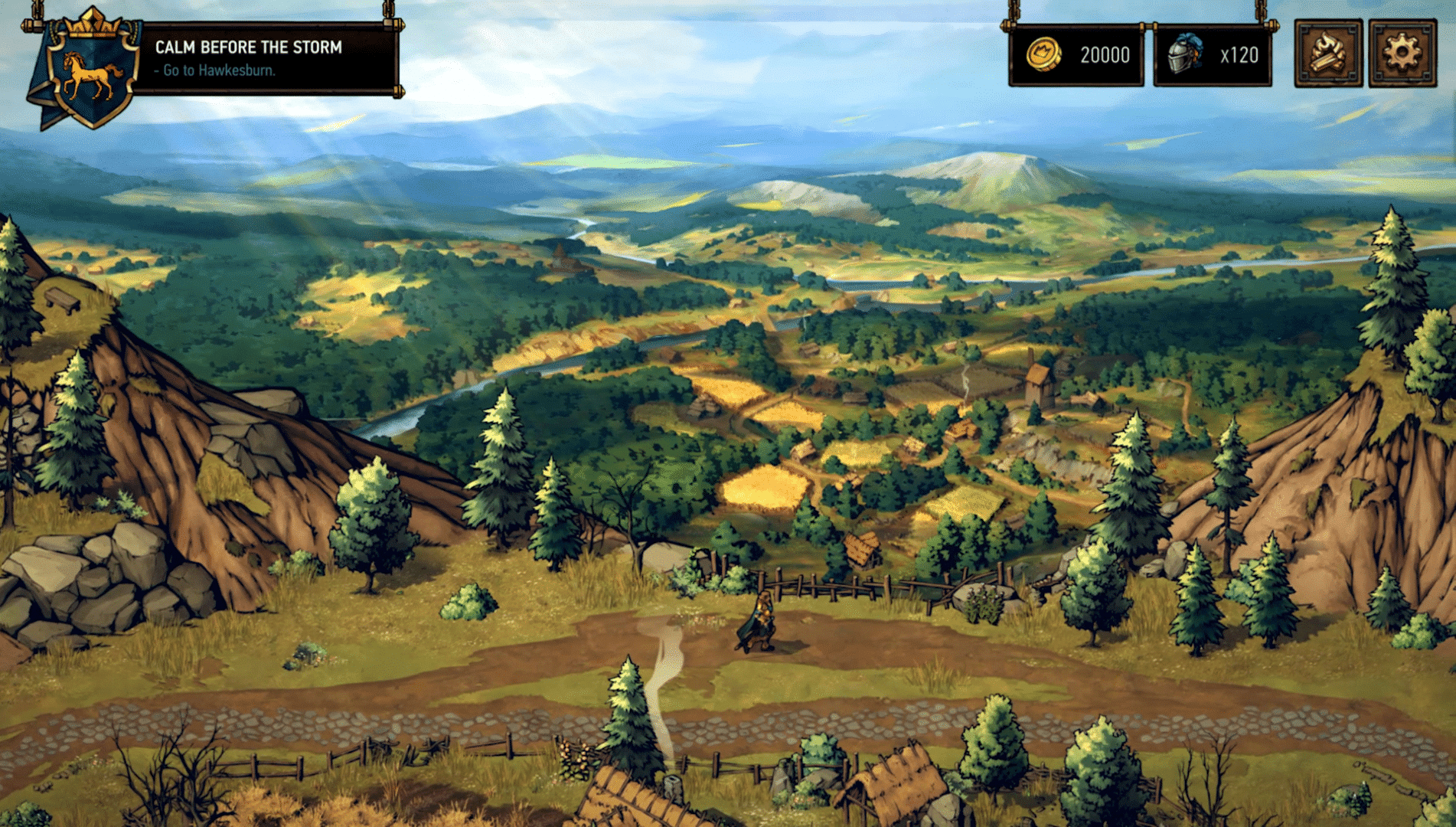
Task: Open the gear settings menu
Action: click(1402, 54)
